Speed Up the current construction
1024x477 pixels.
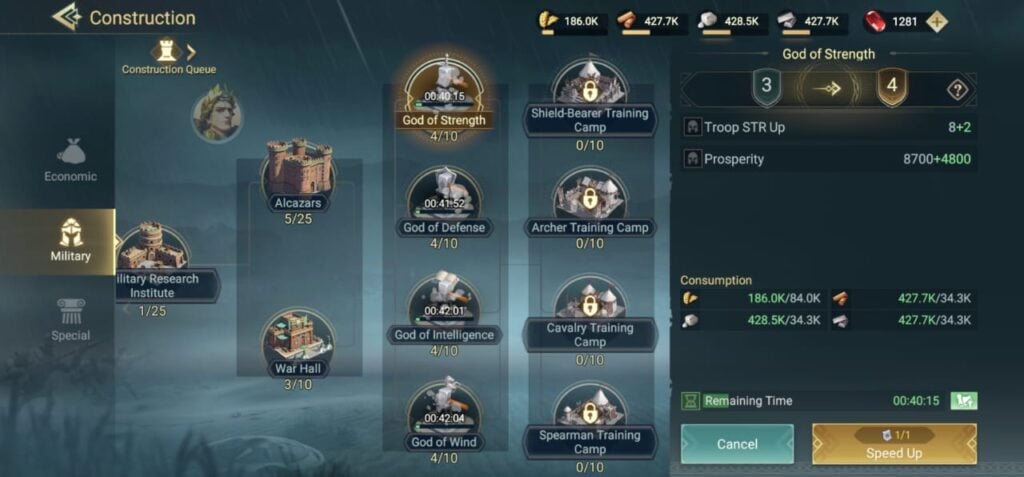pyautogui.click(x=894, y=444)
